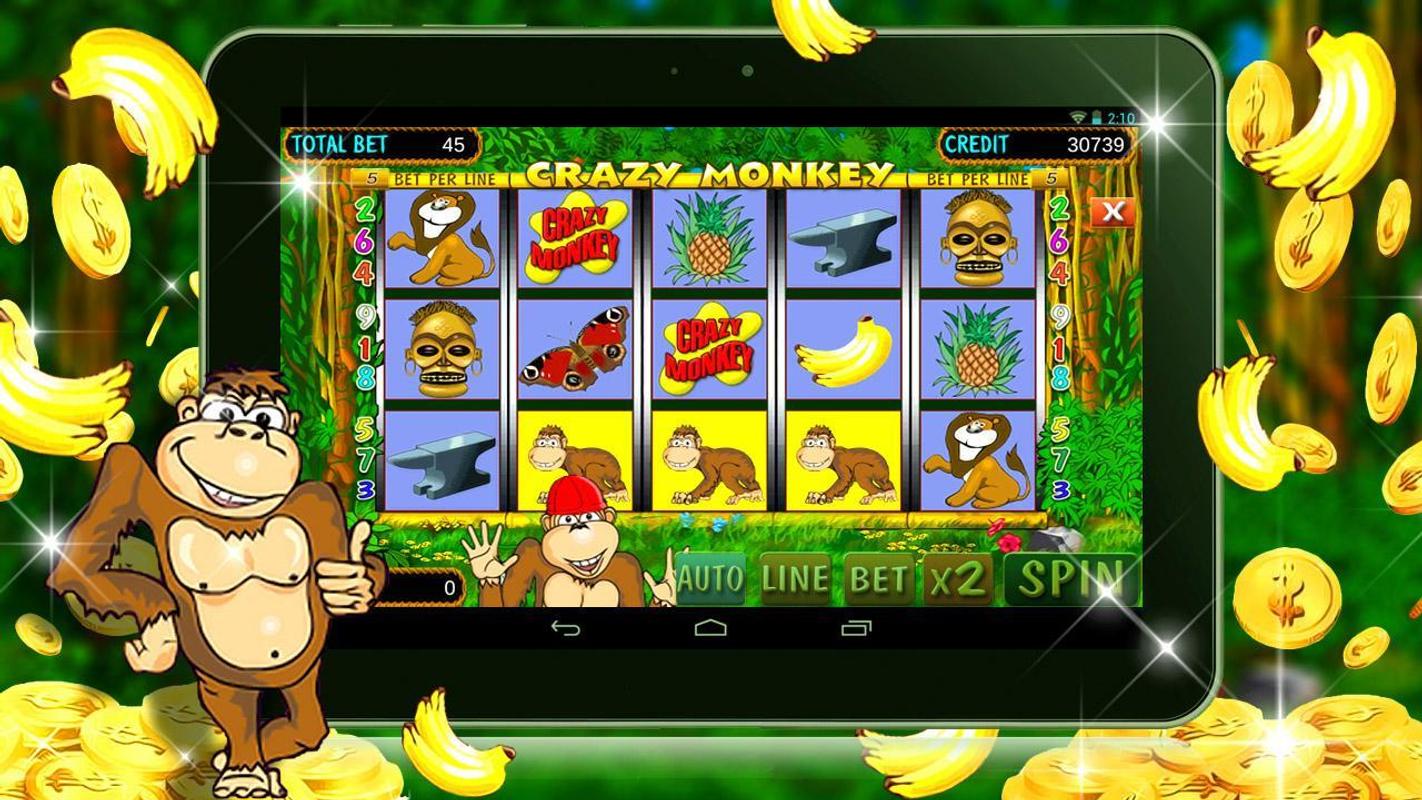Activate the AUTO spin button
1422x800 pixels.
[710, 579]
